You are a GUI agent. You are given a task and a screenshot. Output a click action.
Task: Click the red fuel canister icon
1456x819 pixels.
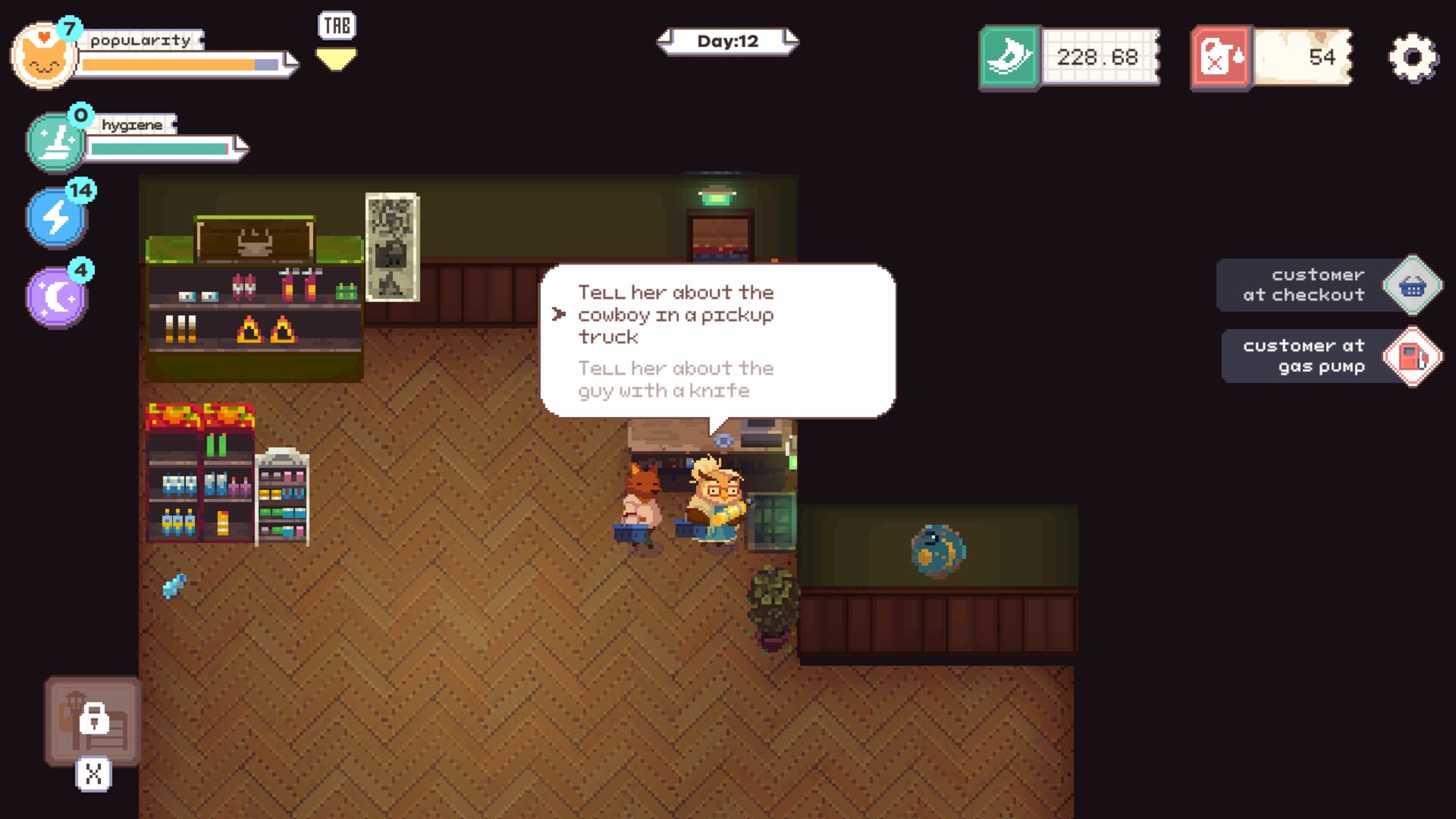[1221, 58]
